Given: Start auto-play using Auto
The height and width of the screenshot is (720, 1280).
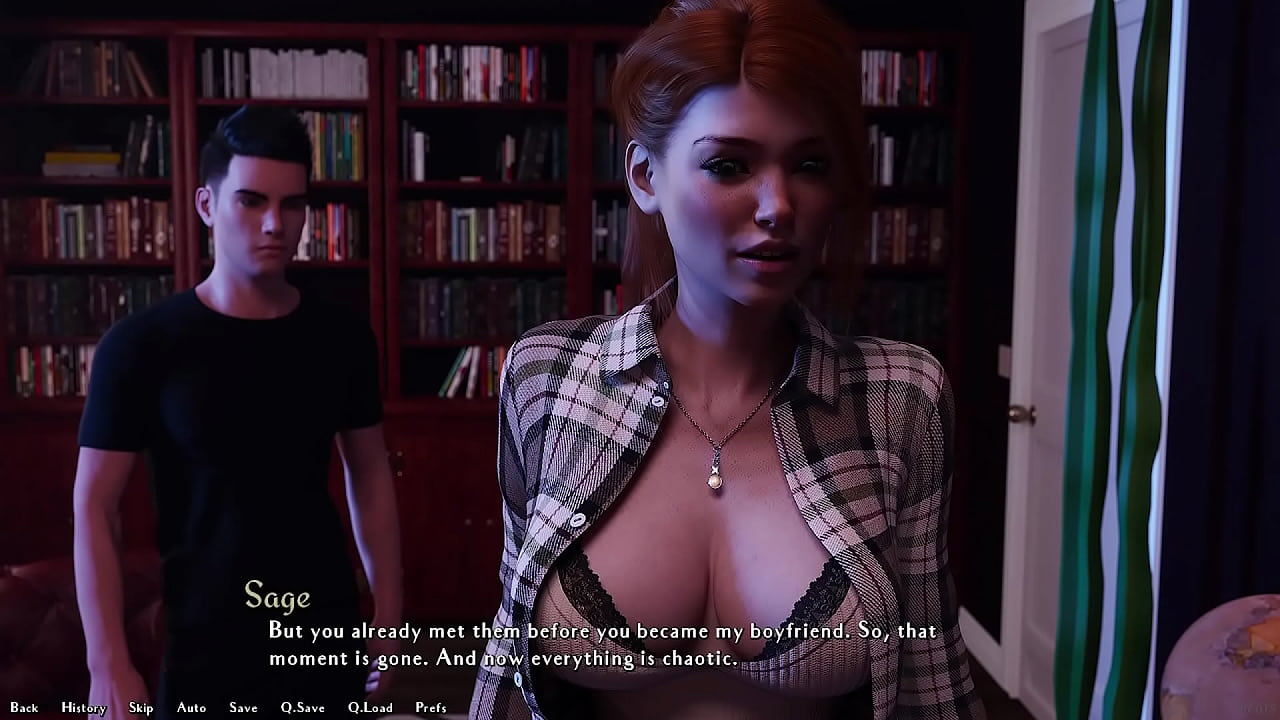Looking at the screenshot, I should click(189, 707).
